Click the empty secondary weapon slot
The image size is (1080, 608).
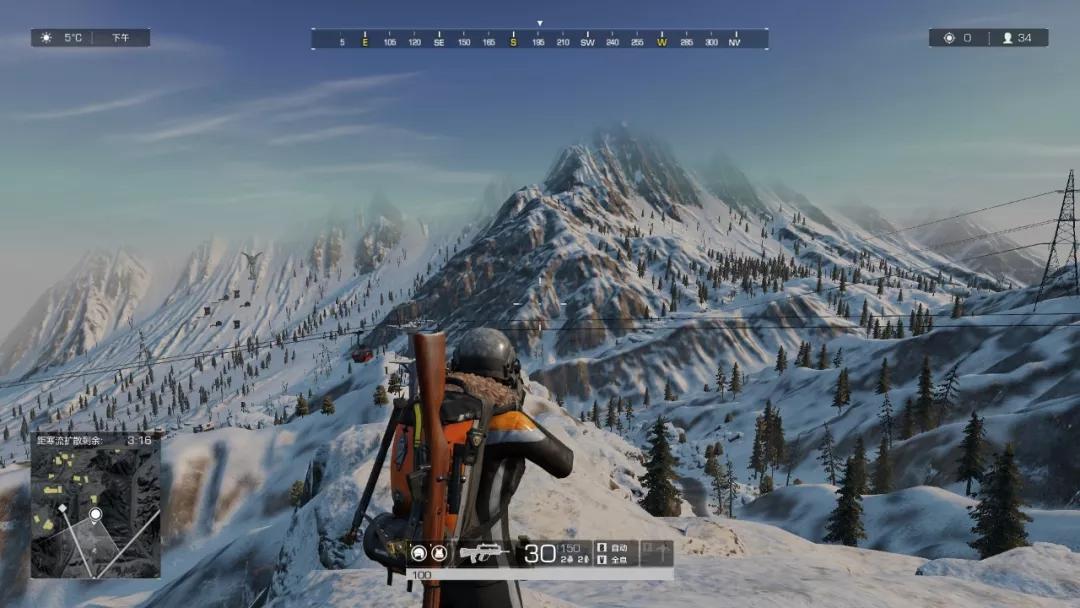click(x=656, y=553)
